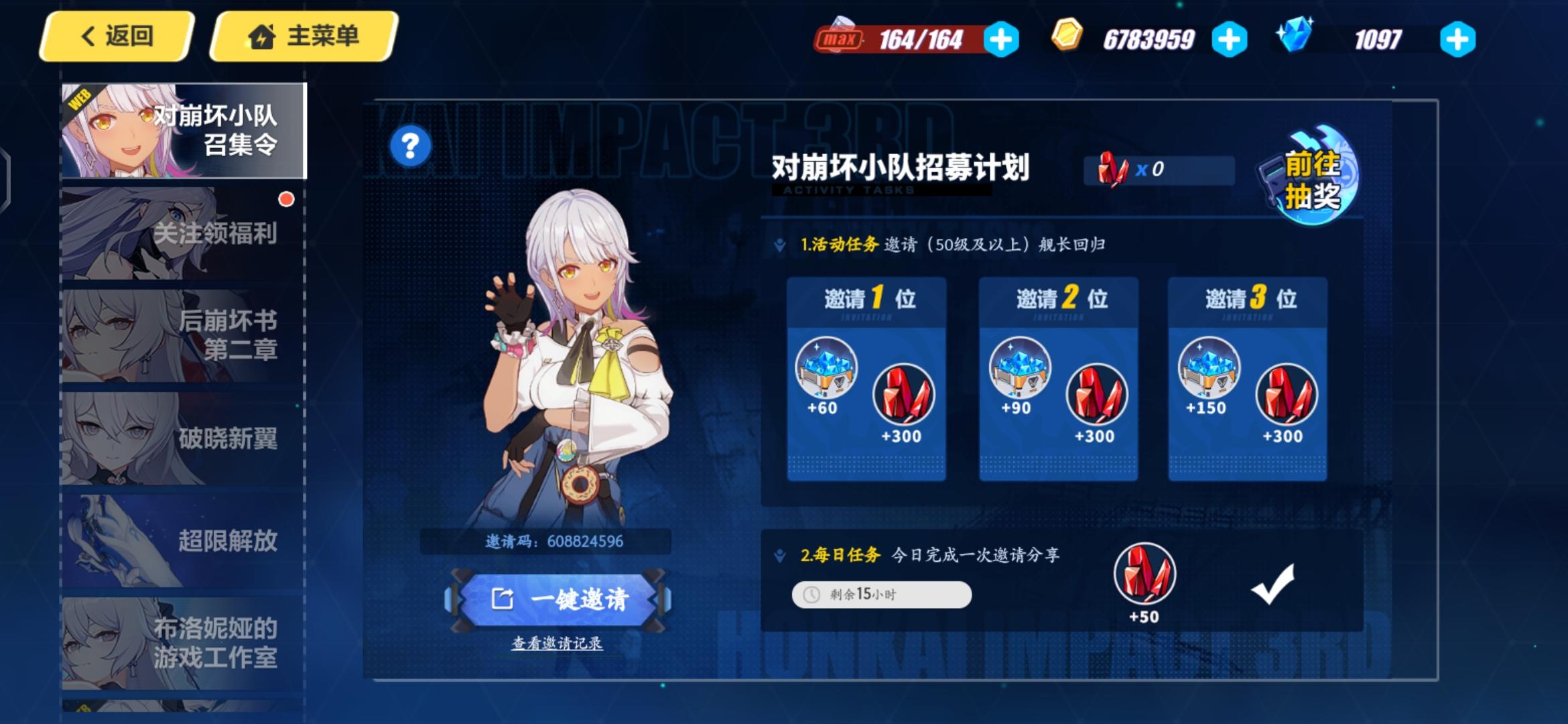Image resolution: width=1568 pixels, height=724 pixels.
Task: Open the 查看邀请记录 link
Action: point(556,644)
